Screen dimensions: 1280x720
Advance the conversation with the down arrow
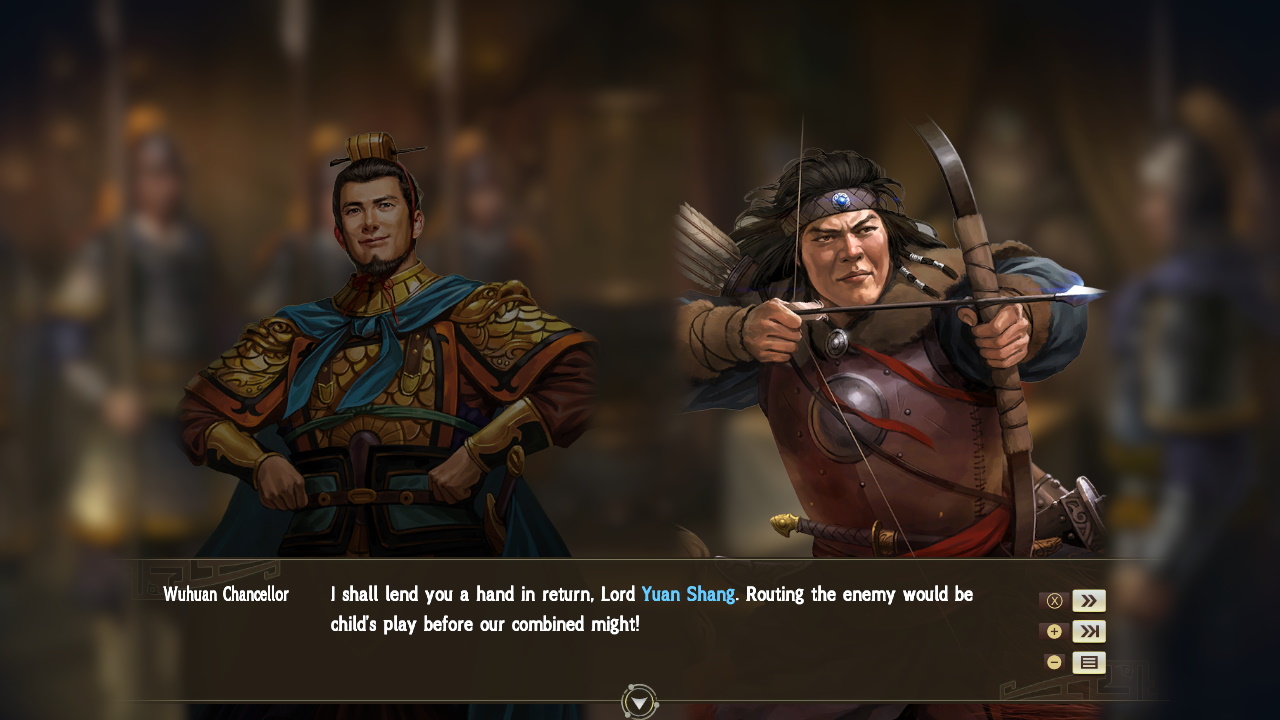coord(637,703)
